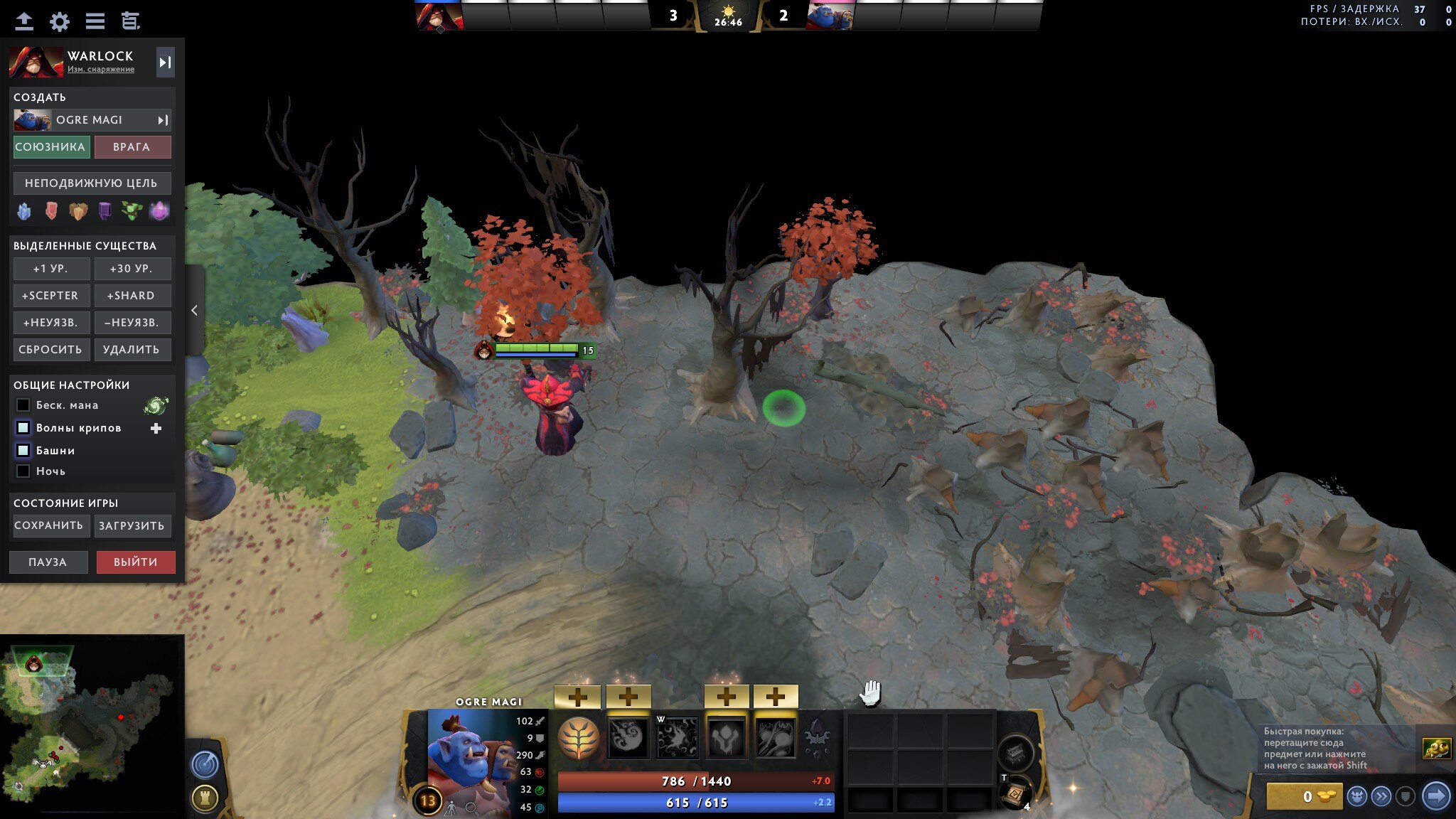This screenshot has height=819, width=1456.
Task: Select the blue gem rune icon
Action: click(23, 211)
